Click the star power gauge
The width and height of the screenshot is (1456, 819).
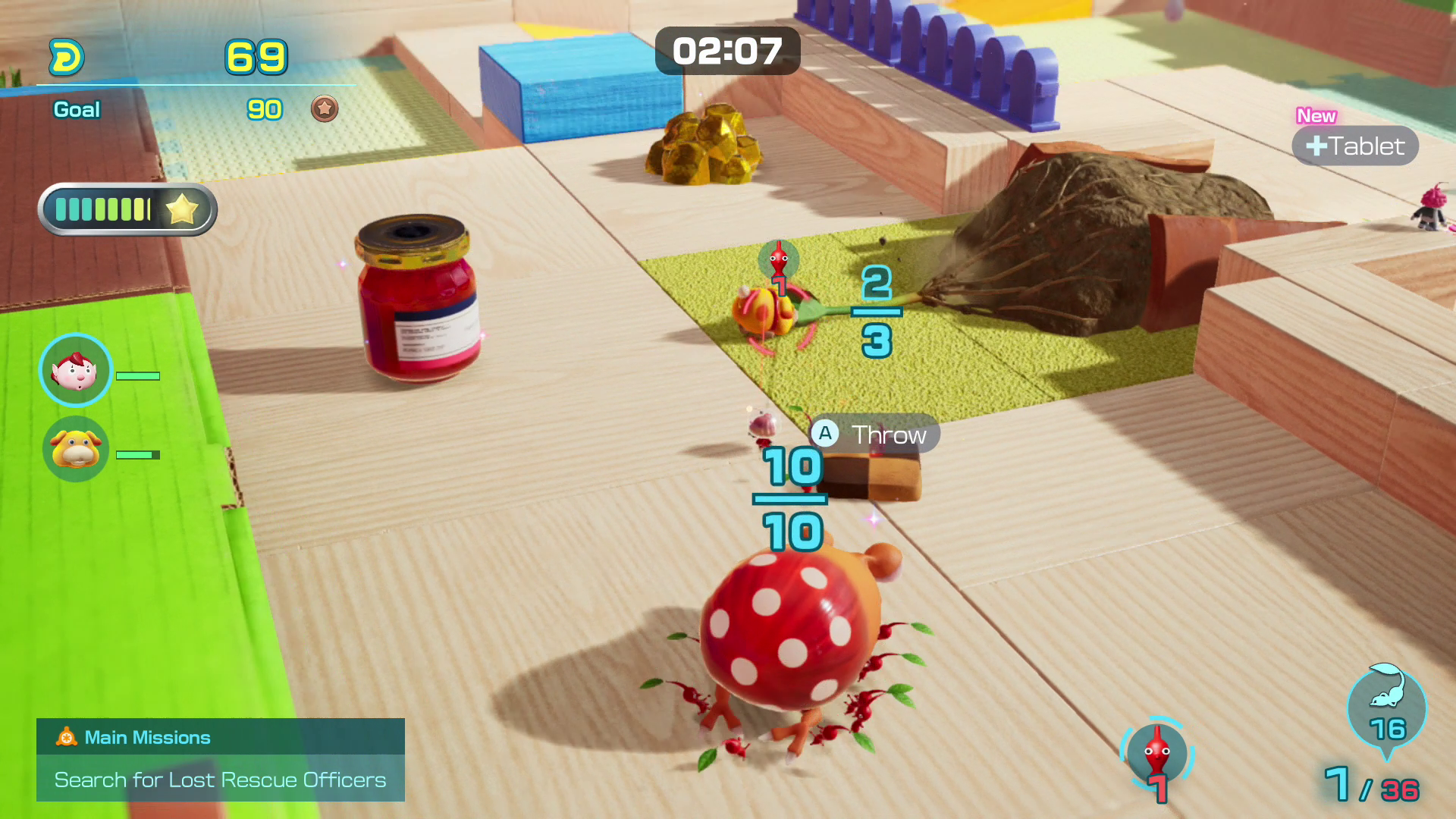(127, 209)
